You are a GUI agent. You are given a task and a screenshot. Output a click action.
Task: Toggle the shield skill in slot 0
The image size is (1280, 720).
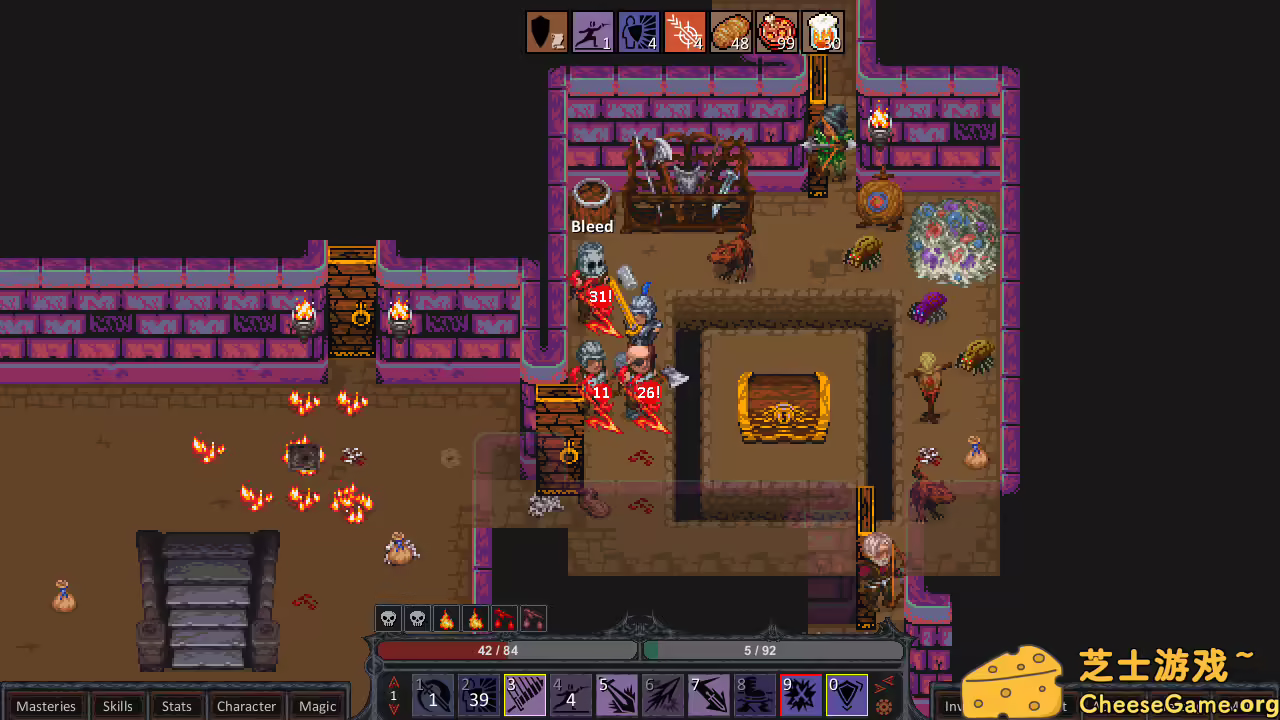pos(847,695)
